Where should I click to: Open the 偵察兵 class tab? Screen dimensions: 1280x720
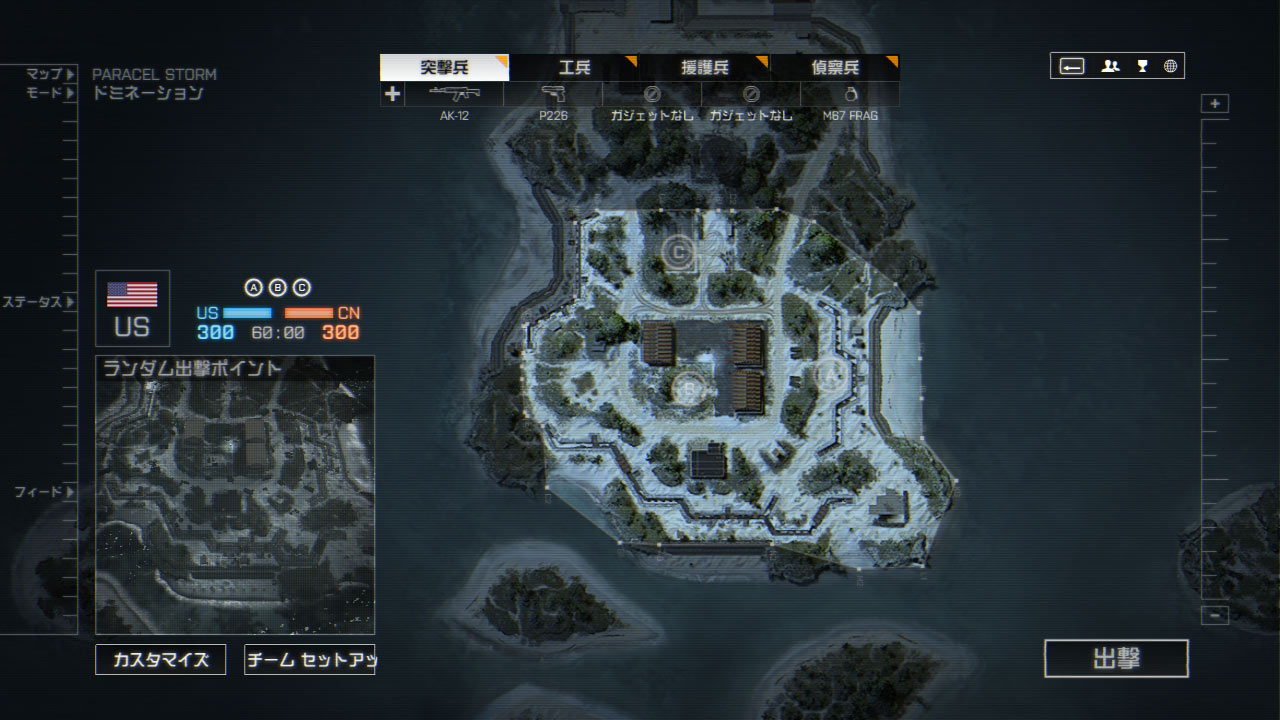click(835, 68)
